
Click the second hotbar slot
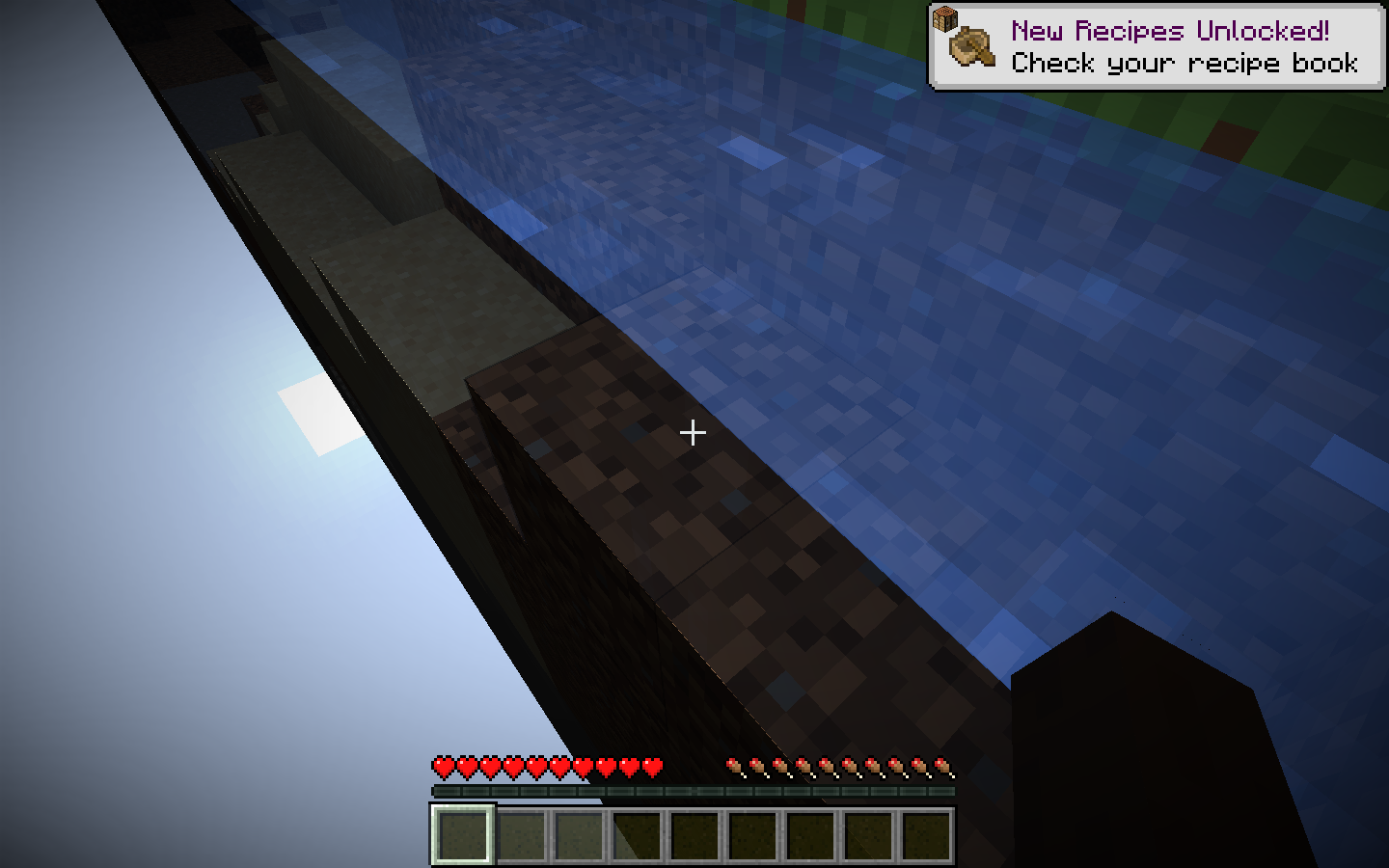pos(522,835)
